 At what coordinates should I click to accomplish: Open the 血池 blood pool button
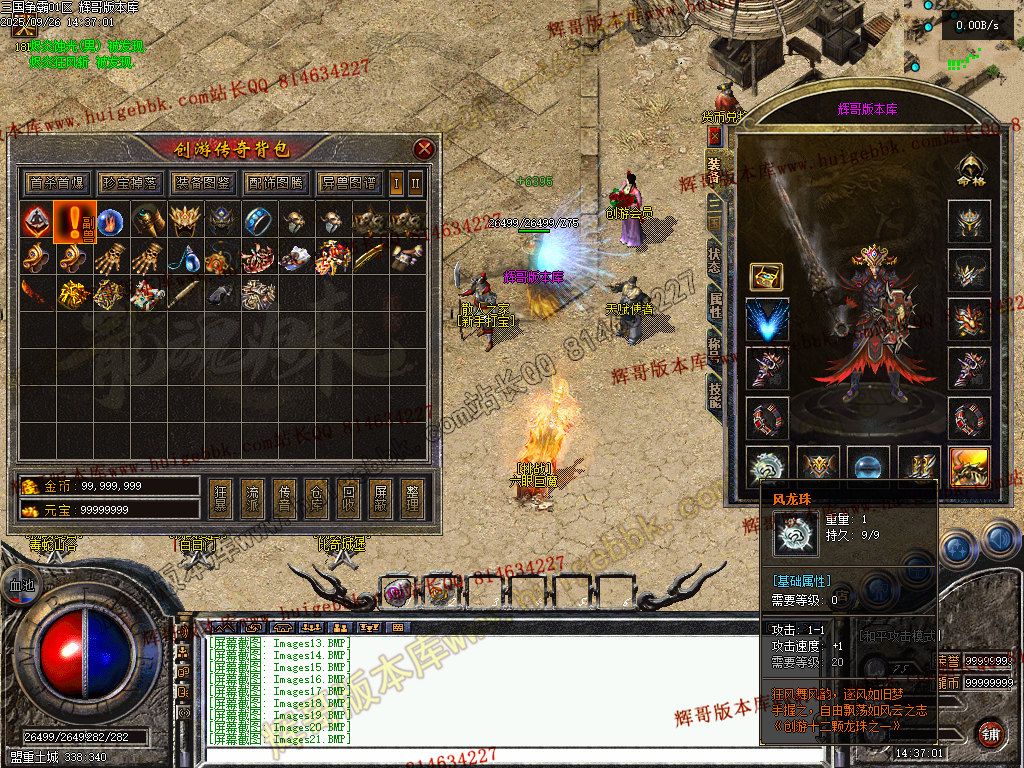(x=22, y=584)
